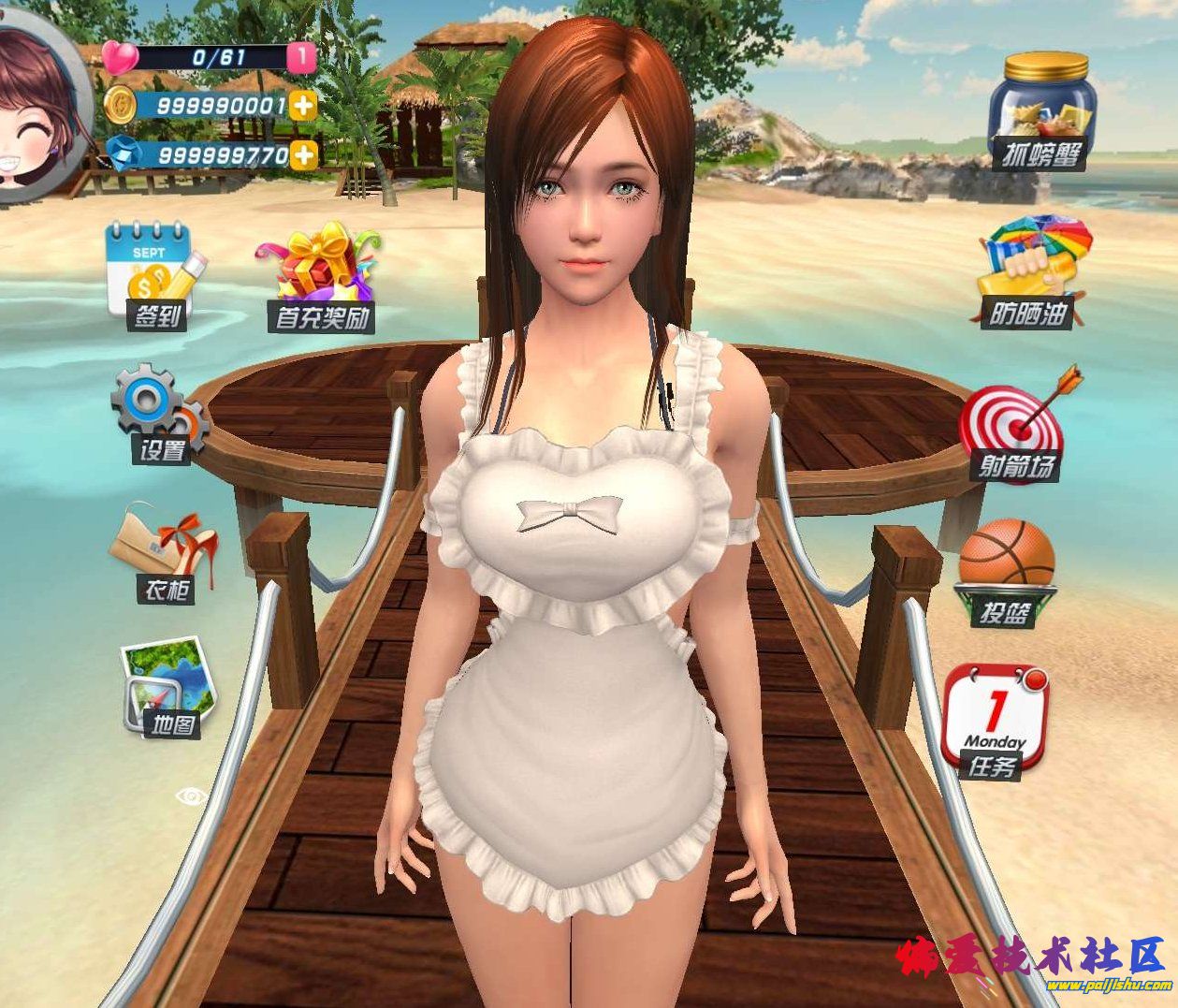The image size is (1178, 1008).
Task: Open the 首充奖励 first-recharge gift
Action: point(321,276)
